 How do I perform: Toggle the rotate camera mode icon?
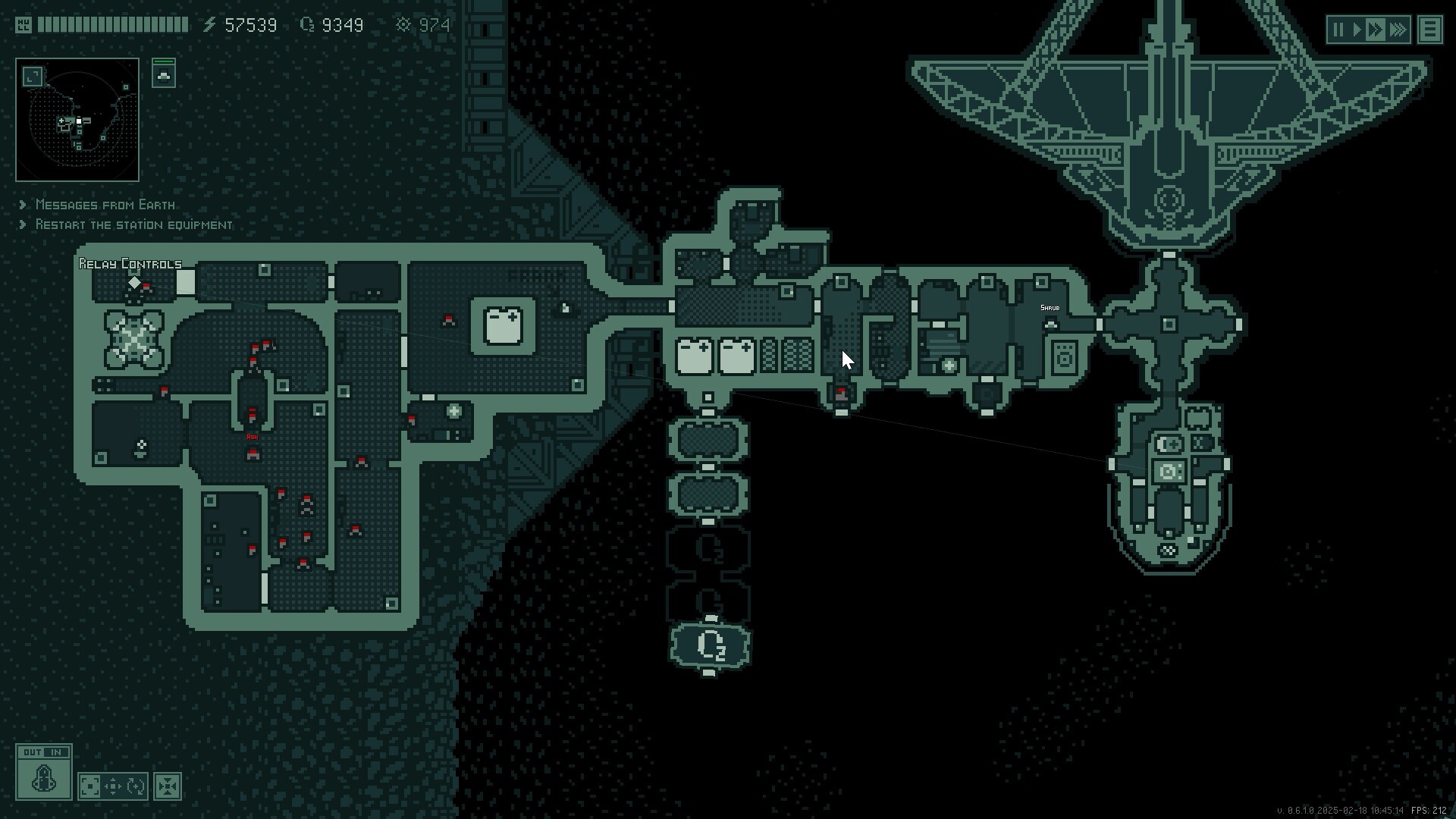coord(136,786)
